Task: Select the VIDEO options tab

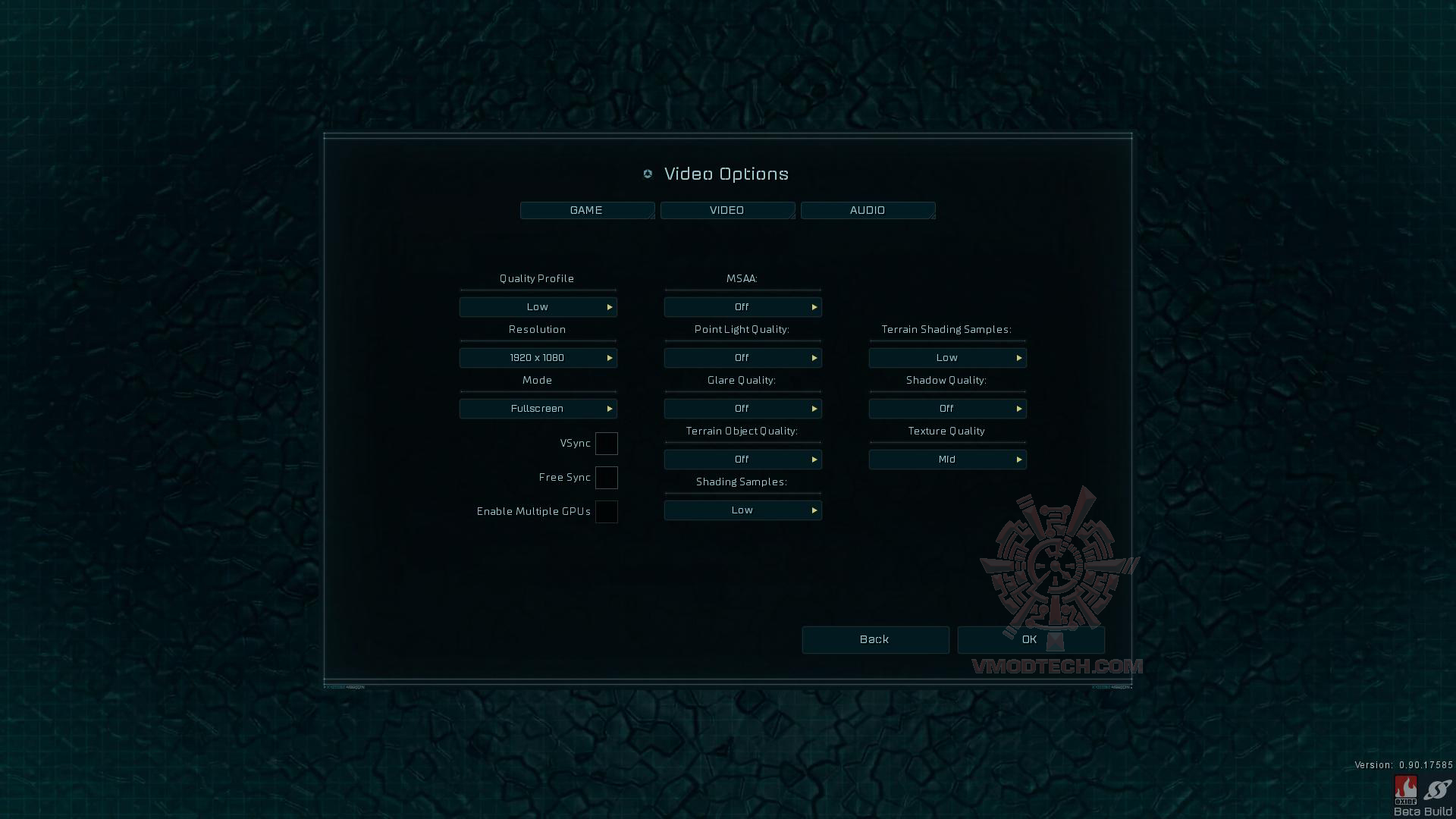Action: coord(727,210)
